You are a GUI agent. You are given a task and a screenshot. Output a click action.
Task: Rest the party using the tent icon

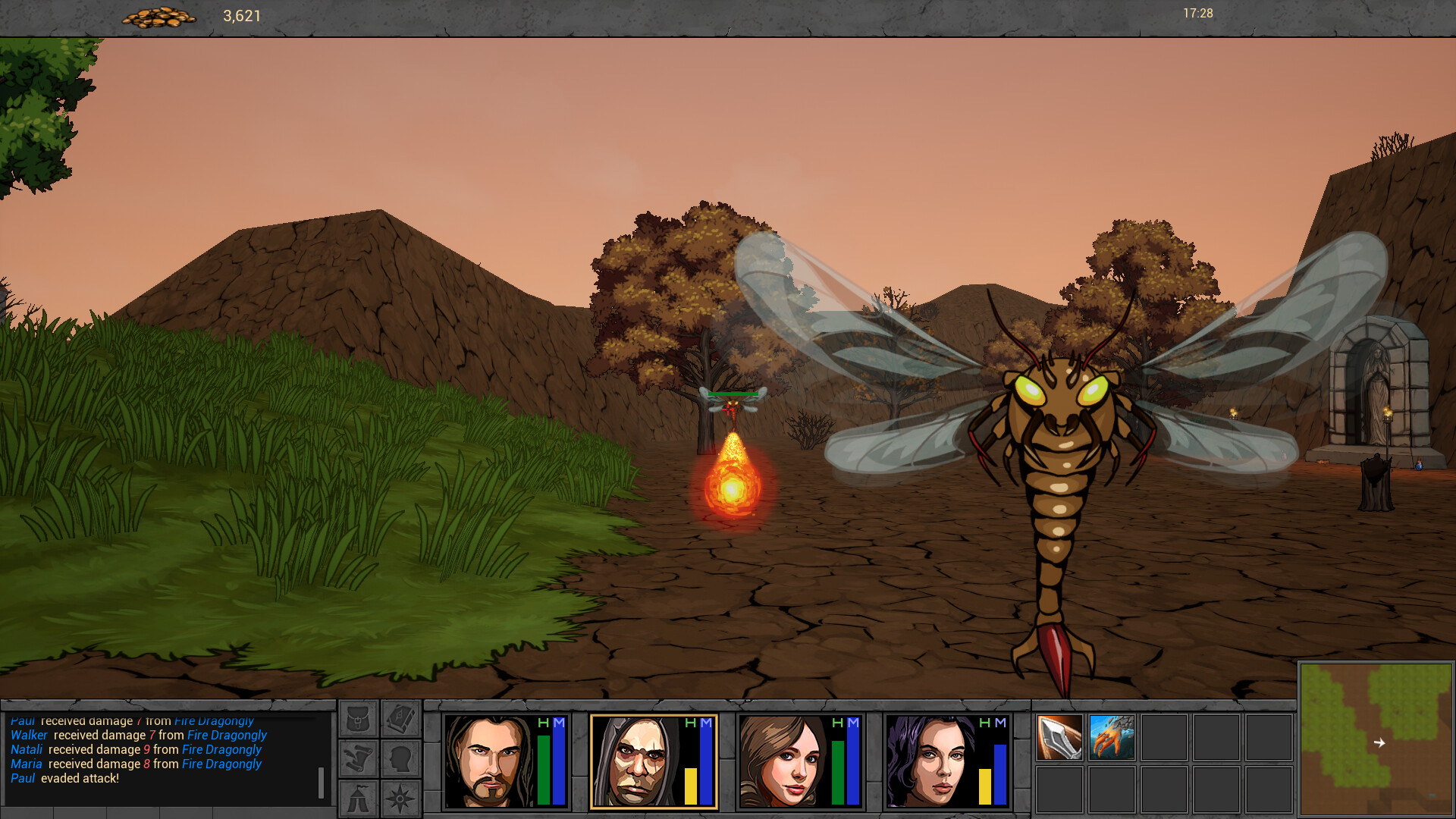tap(358, 798)
